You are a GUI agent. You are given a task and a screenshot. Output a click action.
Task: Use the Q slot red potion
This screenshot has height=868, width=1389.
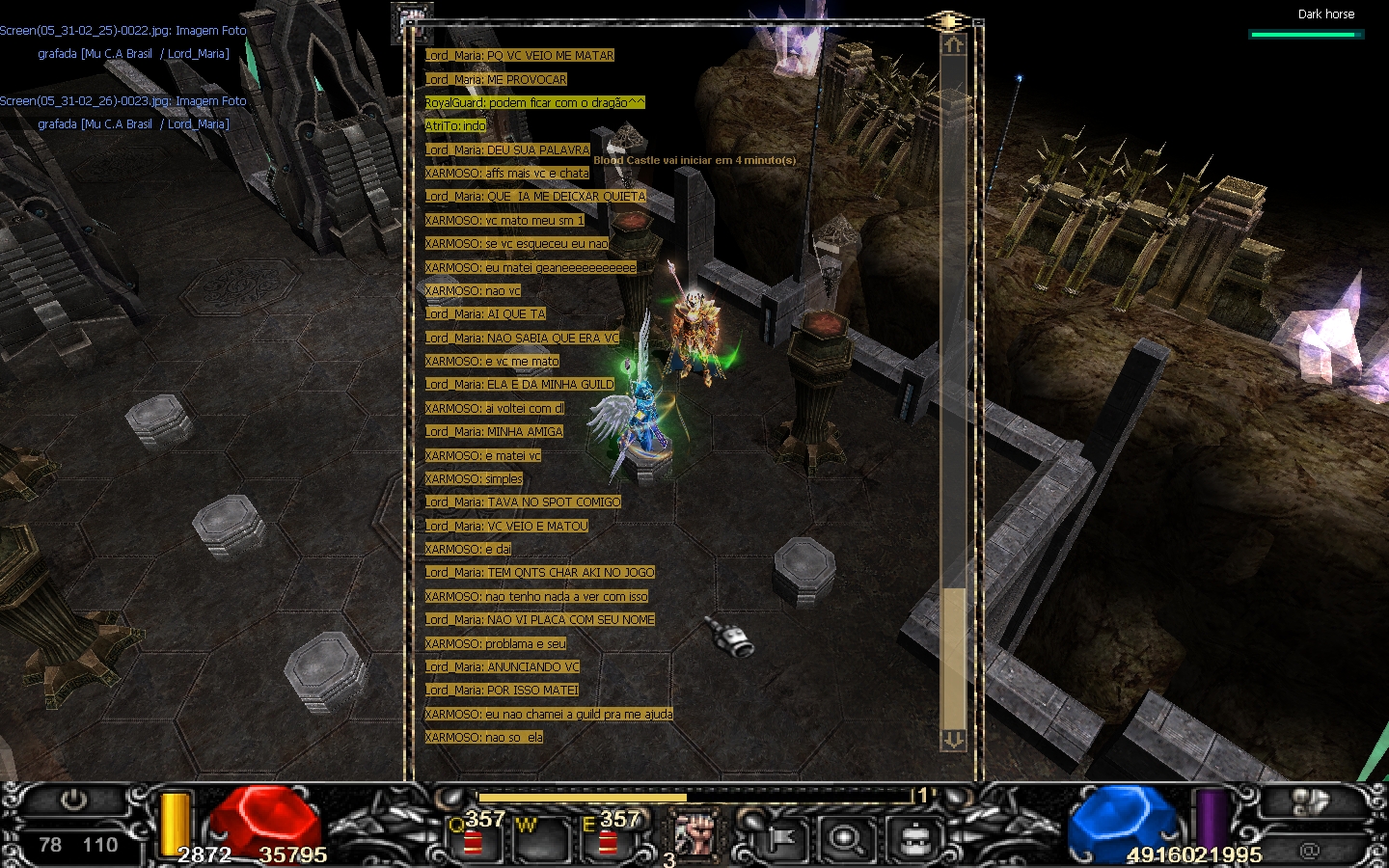tap(473, 839)
